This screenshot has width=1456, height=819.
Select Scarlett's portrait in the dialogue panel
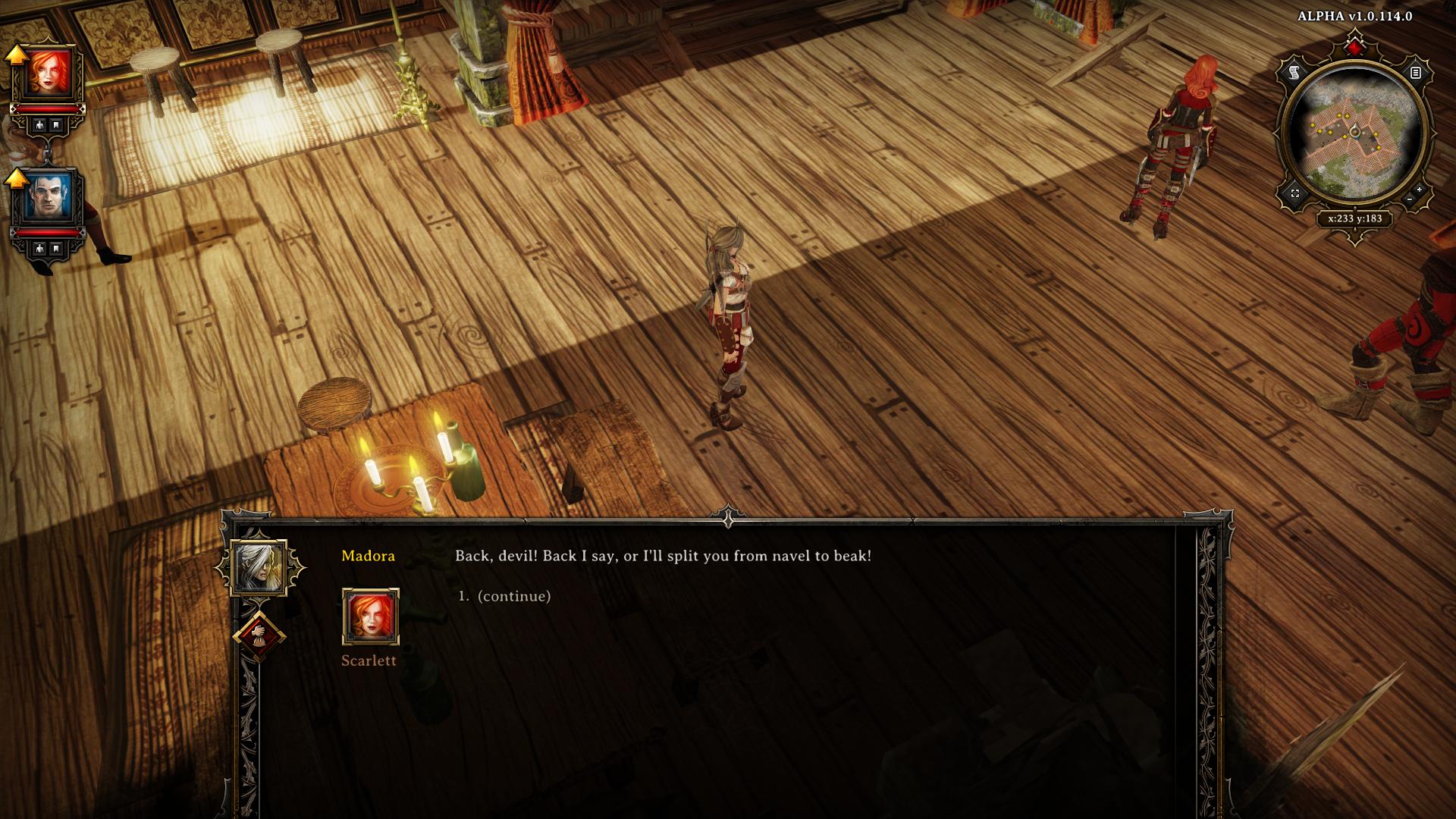370,616
